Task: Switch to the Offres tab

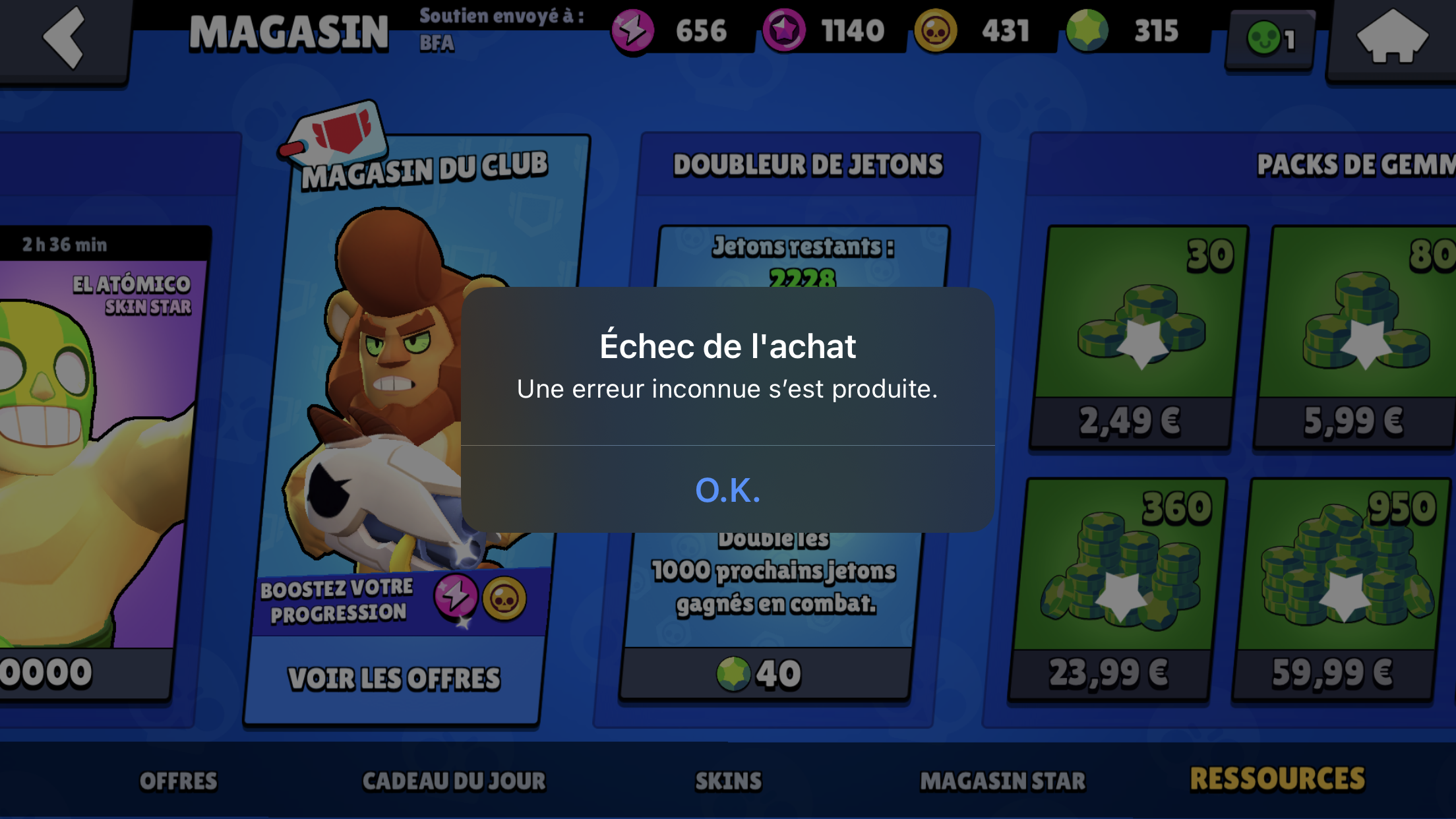Action: pyautogui.click(x=178, y=781)
